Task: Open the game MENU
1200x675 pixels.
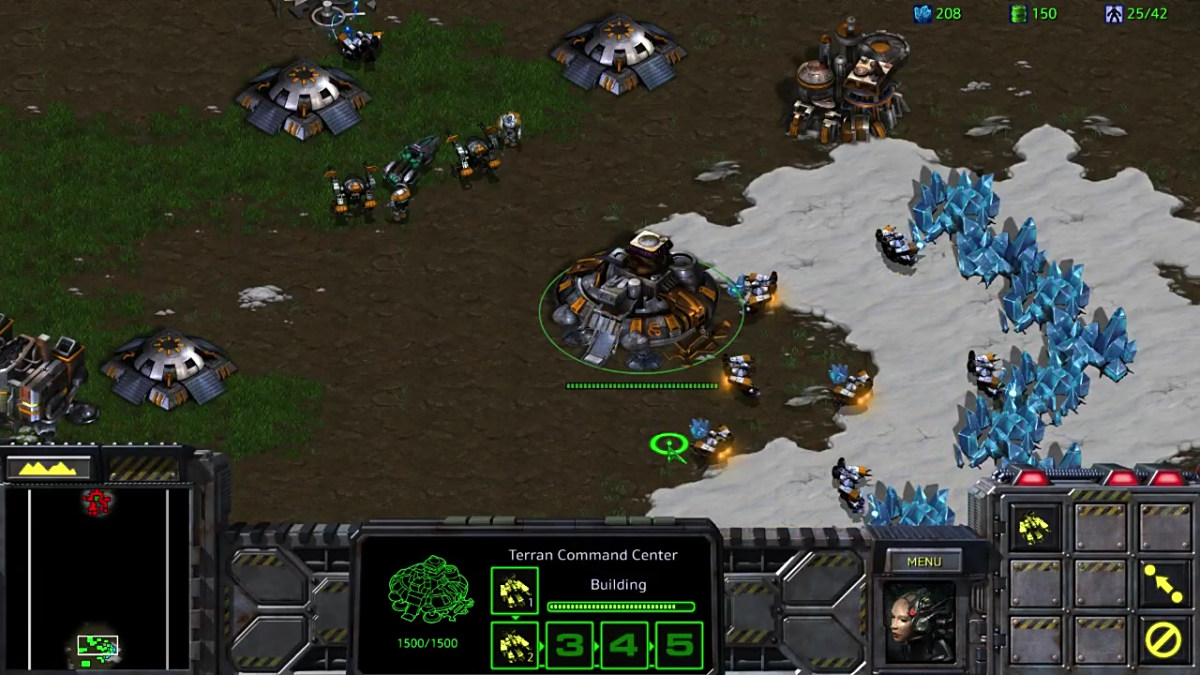Action: (924, 561)
